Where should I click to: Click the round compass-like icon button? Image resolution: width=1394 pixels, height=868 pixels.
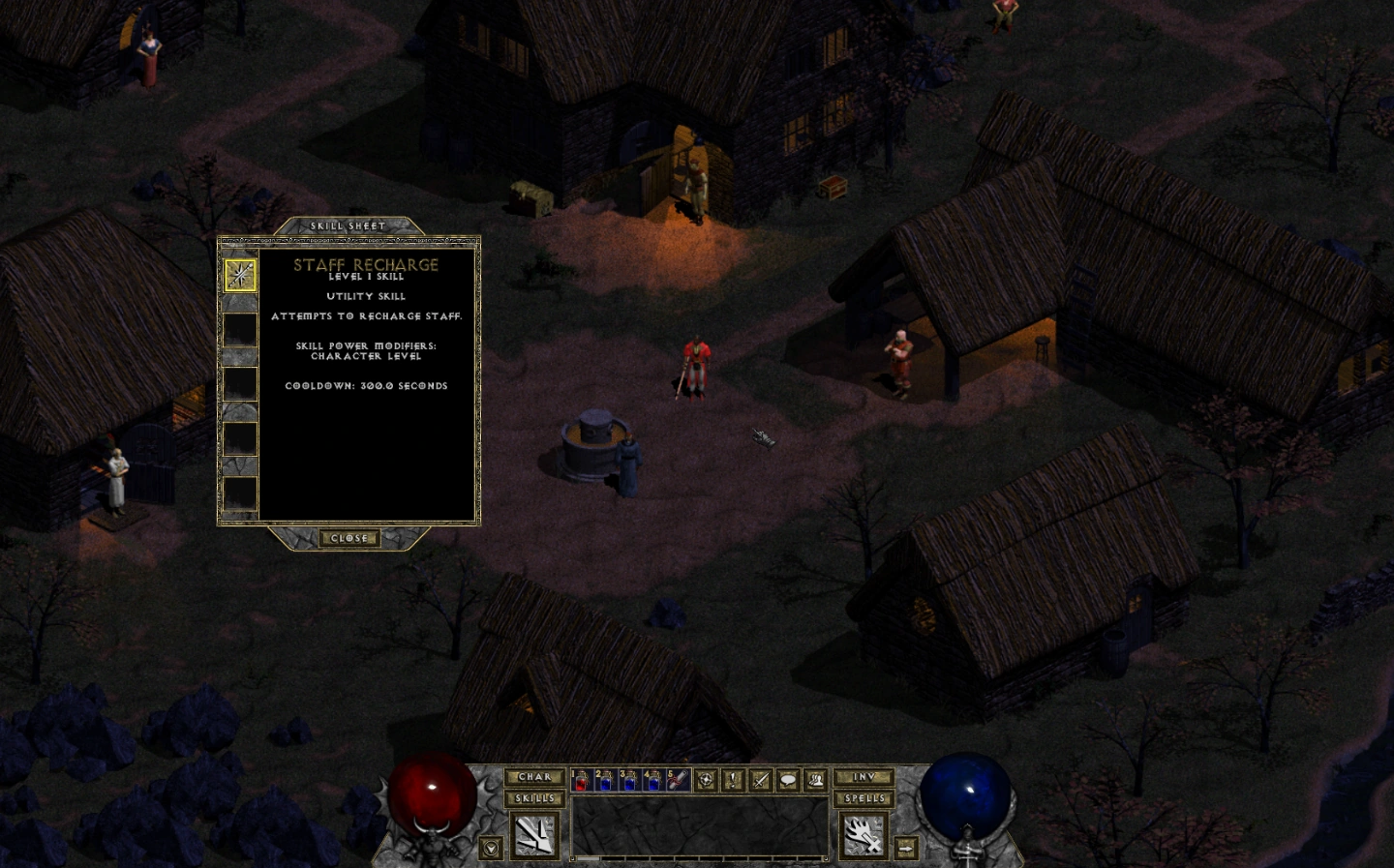[707, 780]
